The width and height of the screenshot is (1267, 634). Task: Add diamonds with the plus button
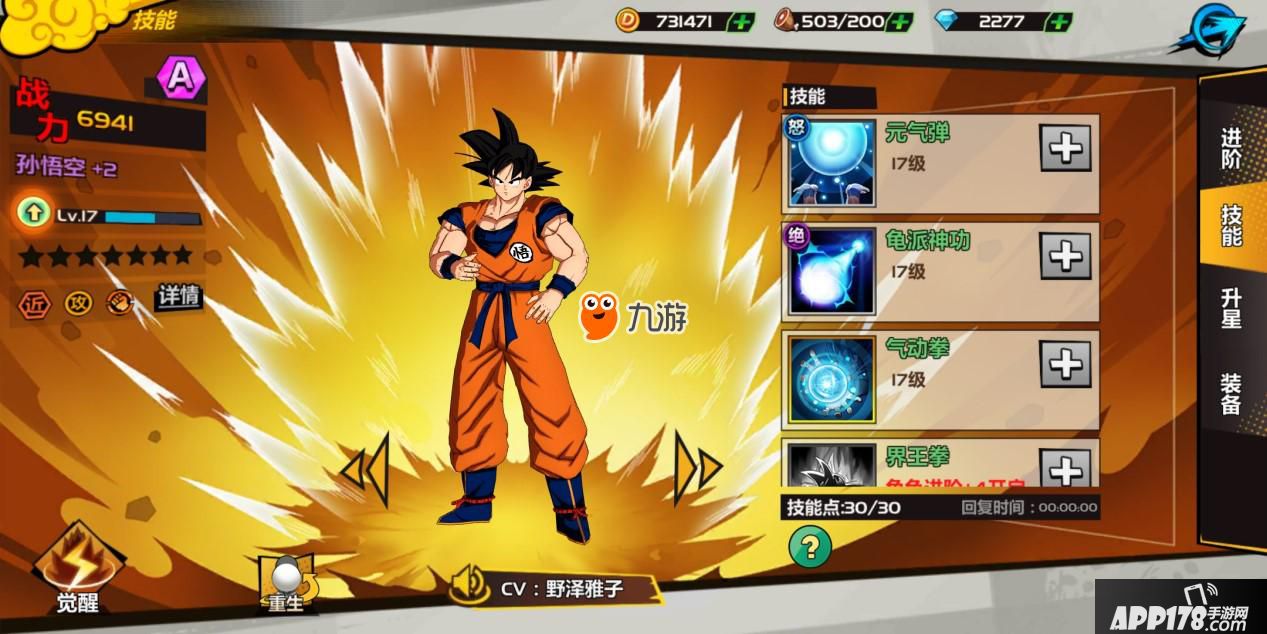point(1058,21)
